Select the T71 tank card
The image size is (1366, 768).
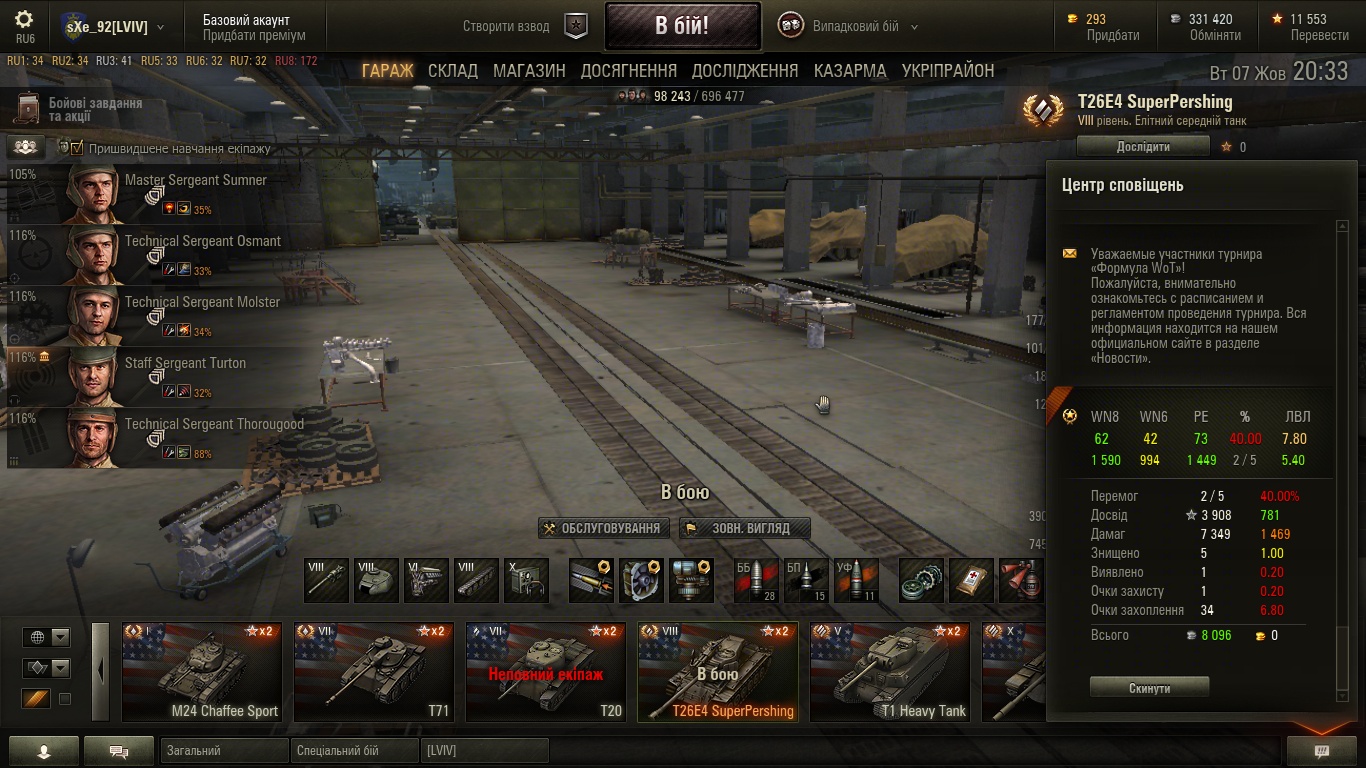click(374, 671)
